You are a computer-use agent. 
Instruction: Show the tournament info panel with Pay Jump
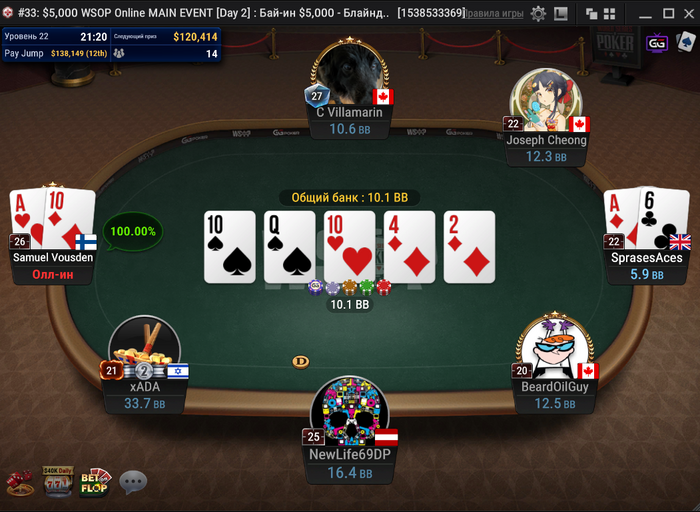(111, 44)
